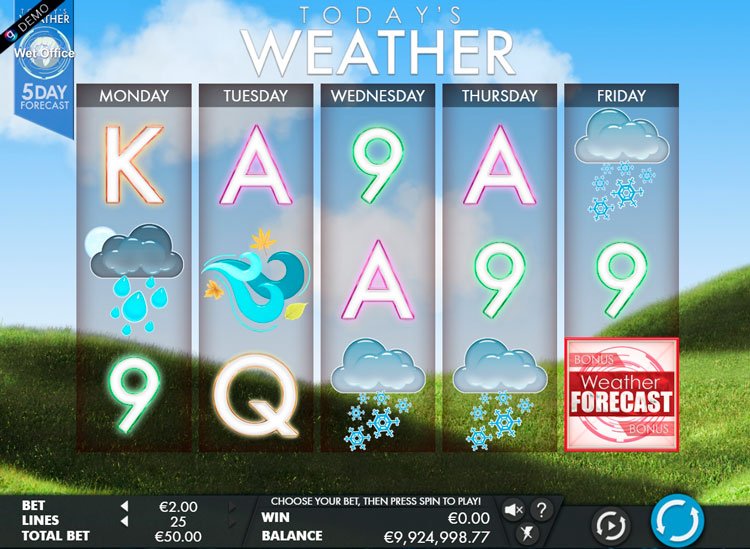Viewport: 750px width, 549px height.
Task: Raise the number of lines
Action: 233,521
